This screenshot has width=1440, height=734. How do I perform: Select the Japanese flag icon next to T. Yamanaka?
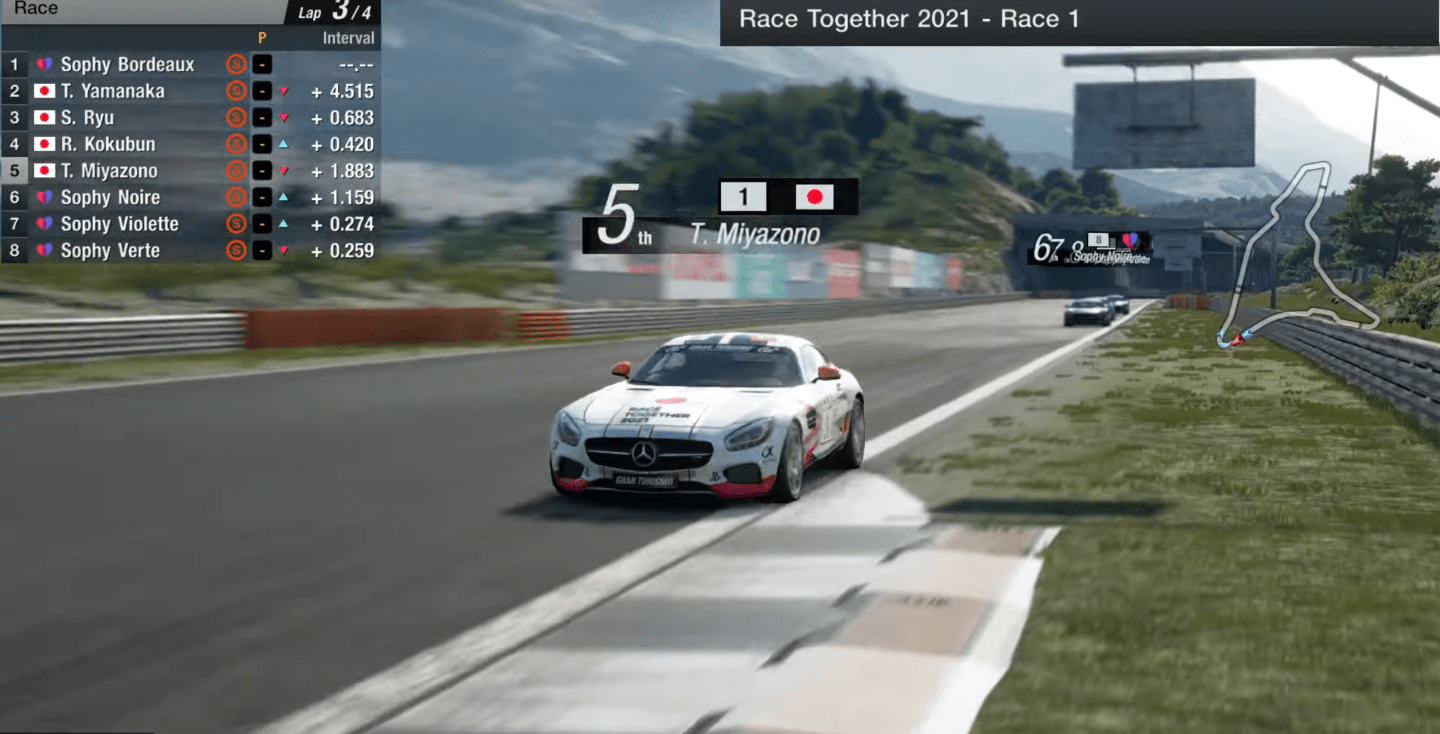43,90
